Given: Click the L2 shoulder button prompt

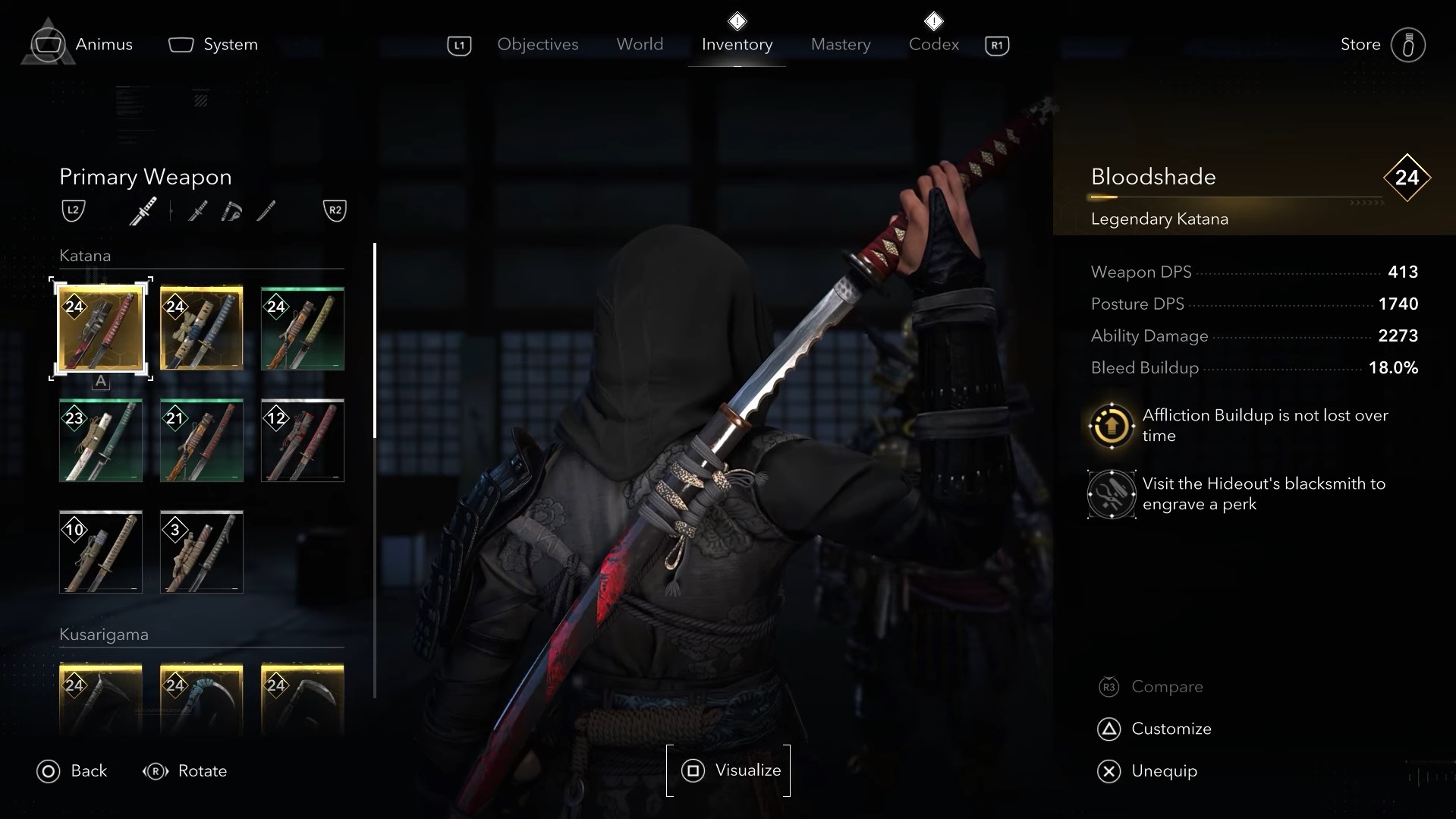Looking at the screenshot, I should click(x=72, y=210).
